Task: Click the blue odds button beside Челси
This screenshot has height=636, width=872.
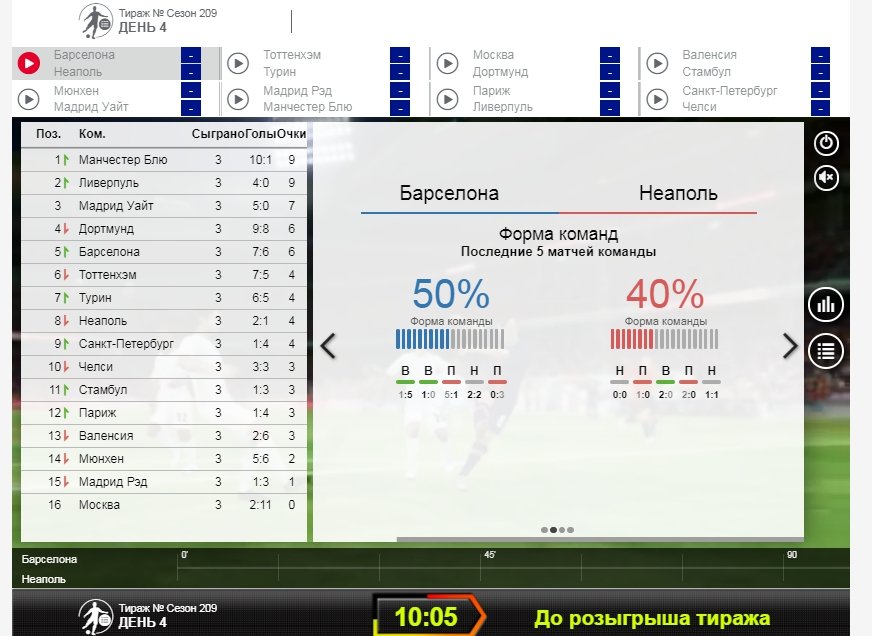Action: click(x=820, y=107)
